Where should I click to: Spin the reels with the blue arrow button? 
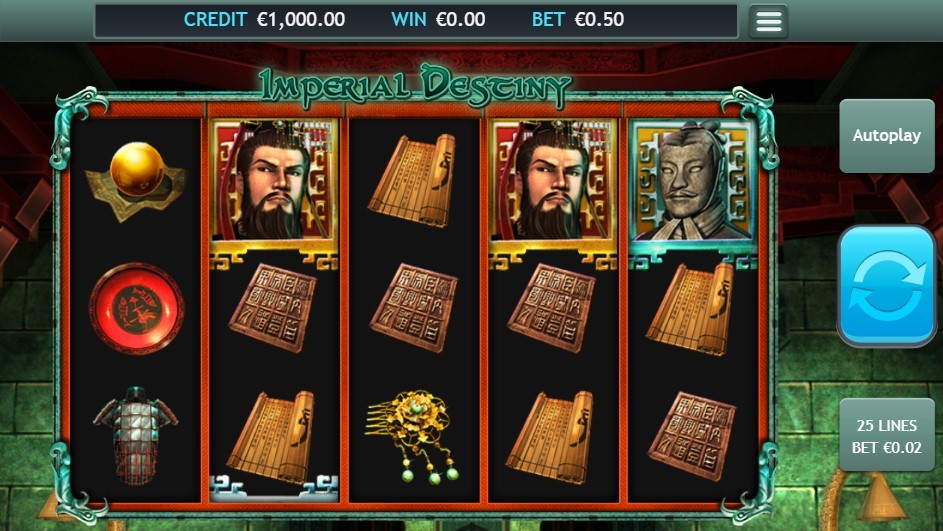(886, 286)
